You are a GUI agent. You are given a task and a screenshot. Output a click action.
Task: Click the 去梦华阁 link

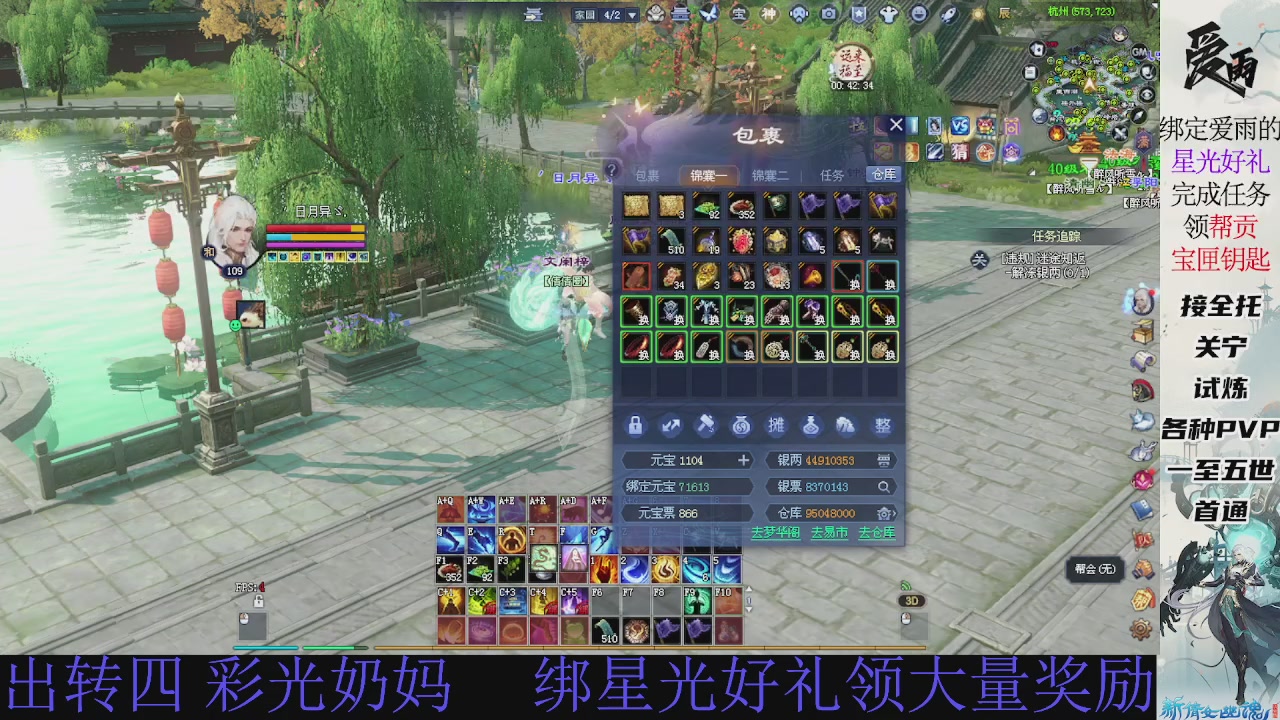point(777,533)
